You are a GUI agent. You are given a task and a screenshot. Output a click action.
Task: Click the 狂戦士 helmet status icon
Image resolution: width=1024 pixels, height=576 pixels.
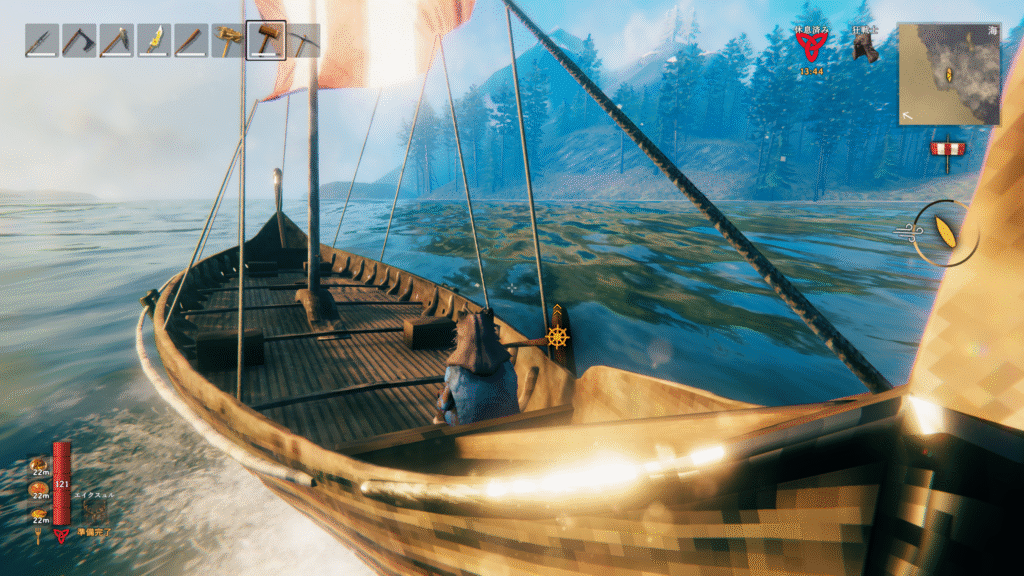[865, 49]
